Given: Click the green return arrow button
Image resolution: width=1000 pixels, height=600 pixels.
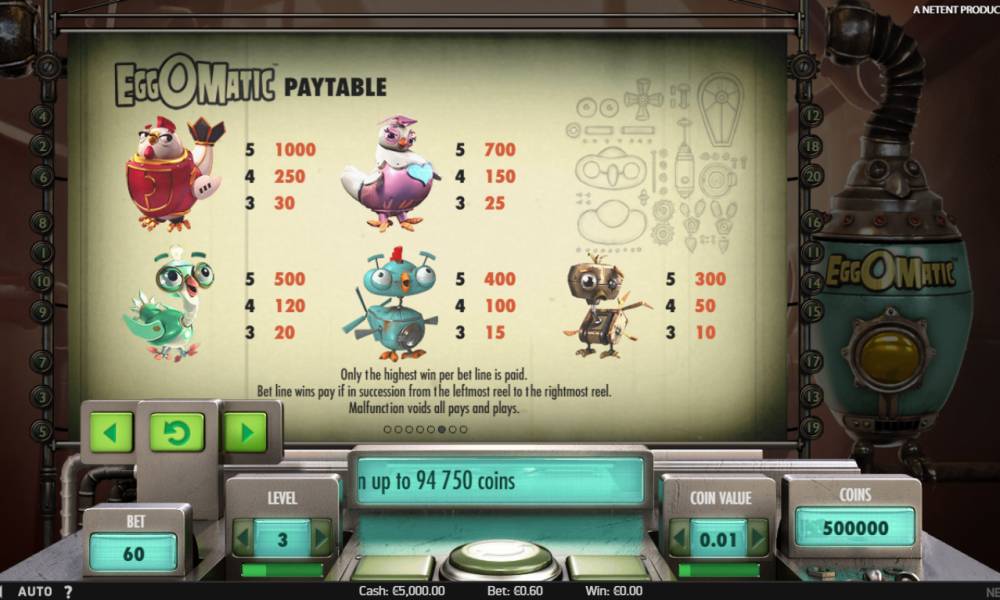Looking at the screenshot, I should pyautogui.click(x=177, y=433).
